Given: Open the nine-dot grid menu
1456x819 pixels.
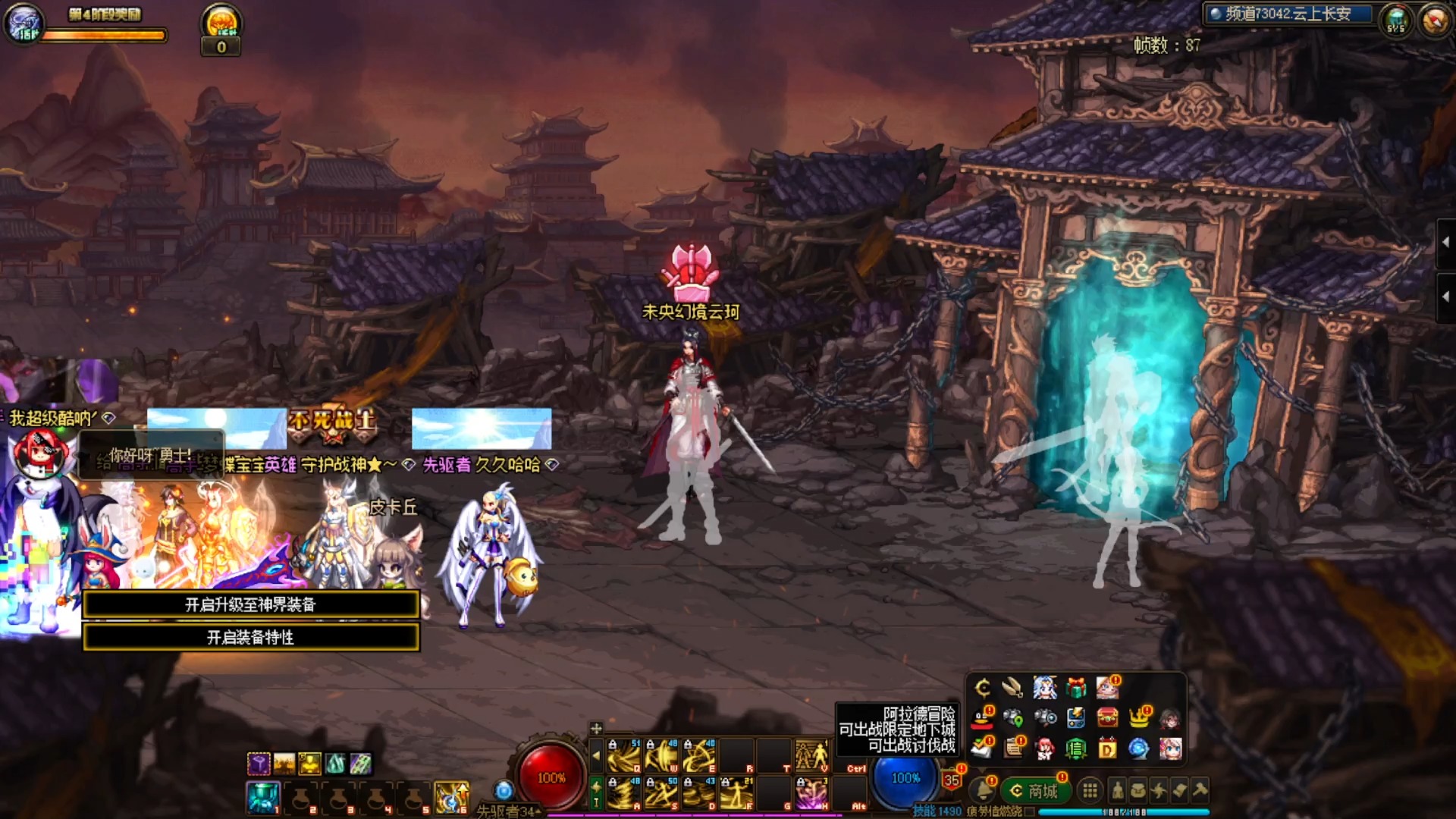Looking at the screenshot, I should pos(1090,791).
